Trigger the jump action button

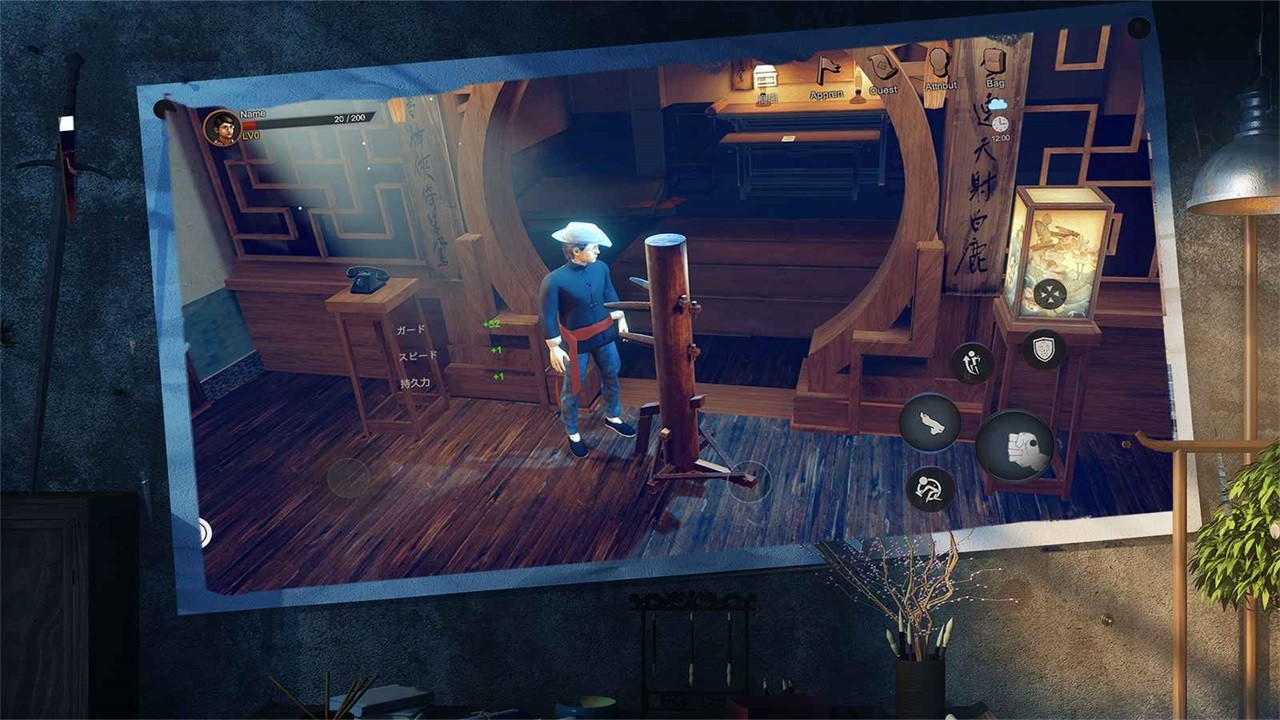tap(971, 363)
